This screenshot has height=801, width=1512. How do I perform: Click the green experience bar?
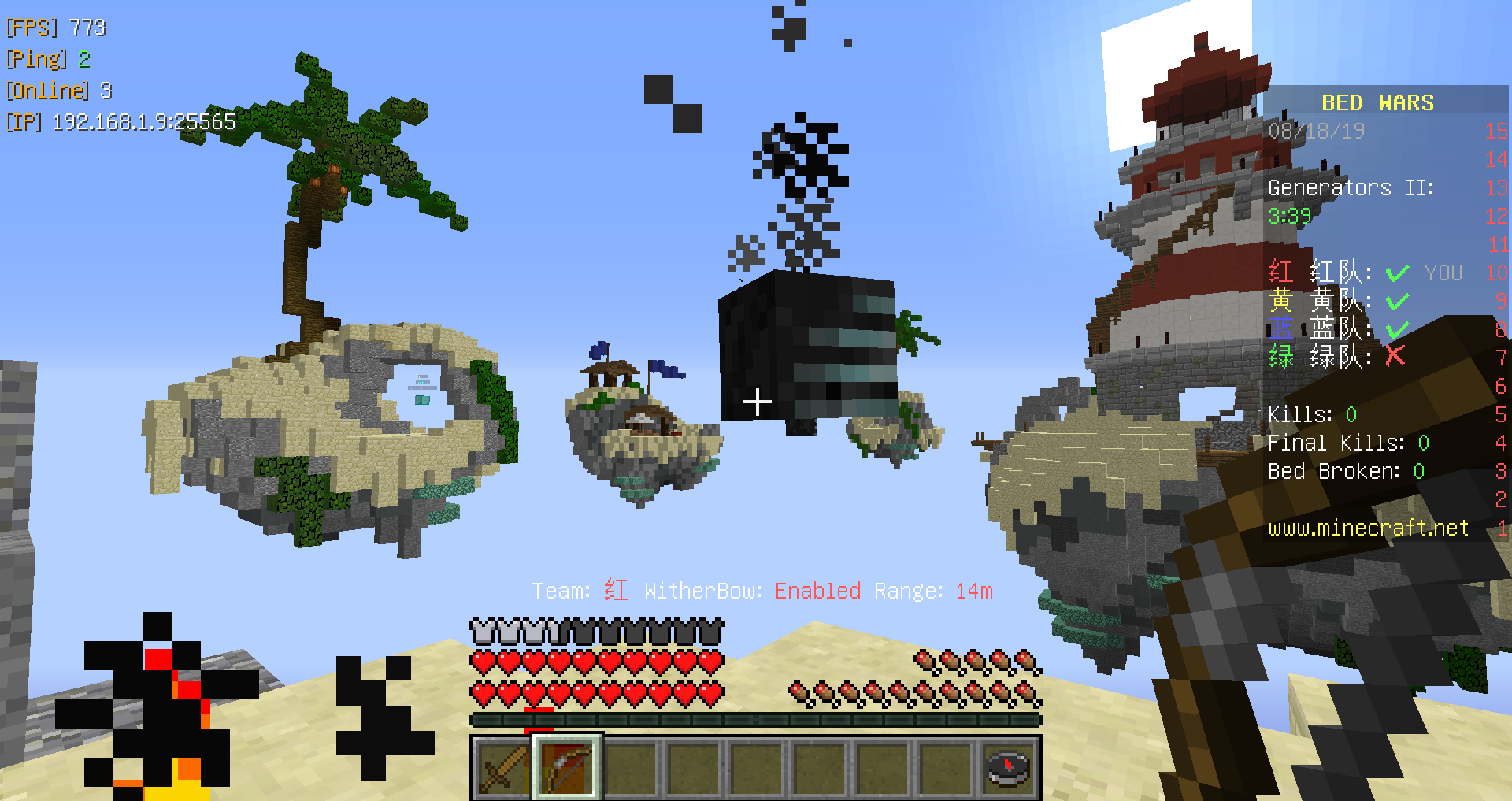pyautogui.click(x=756, y=718)
